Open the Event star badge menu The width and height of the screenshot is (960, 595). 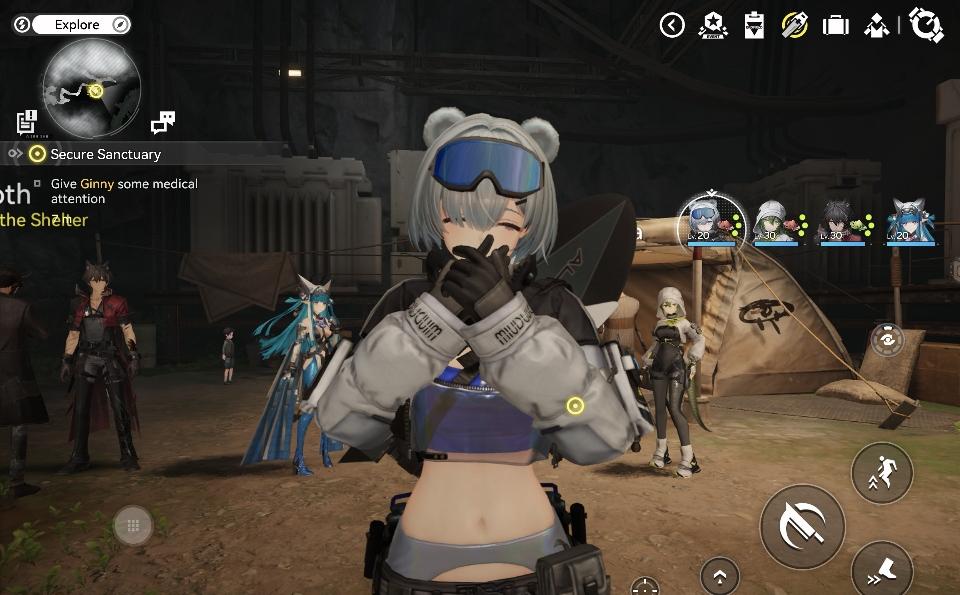(714, 25)
